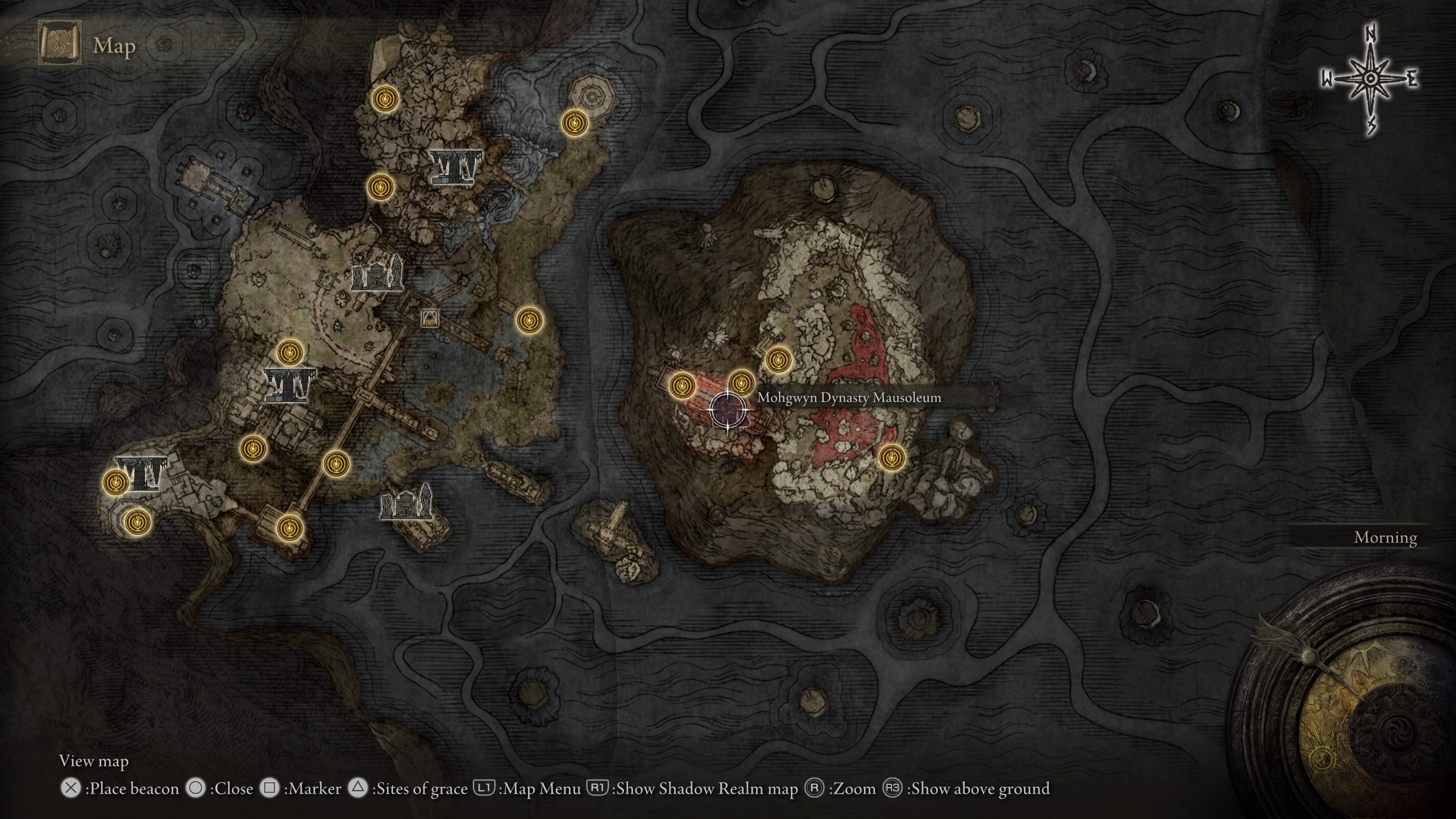Click the mausoleum icon flanked by statues near the merchant
This screenshot has width=1456, height=819.
tap(377, 273)
